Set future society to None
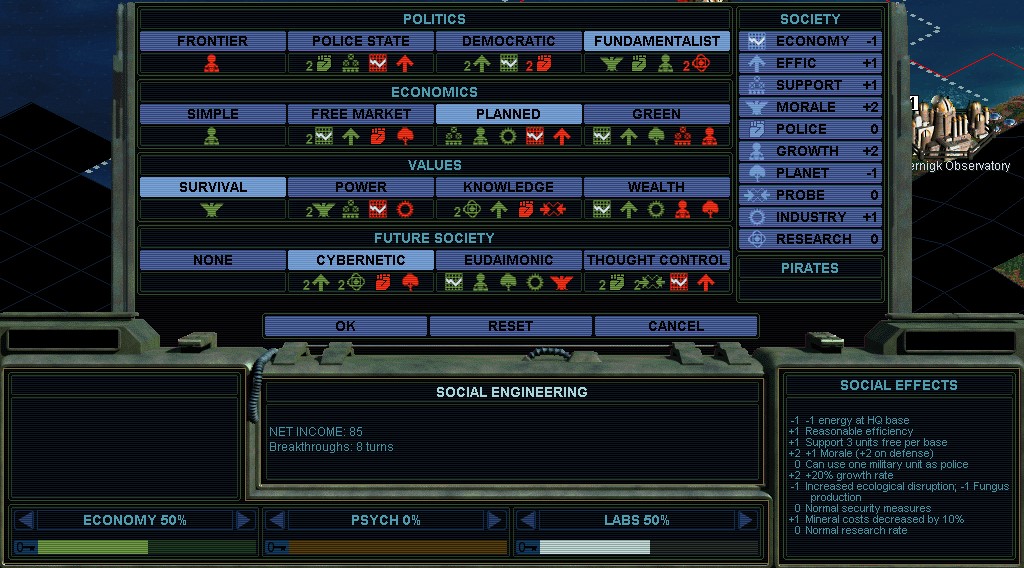 click(212, 260)
